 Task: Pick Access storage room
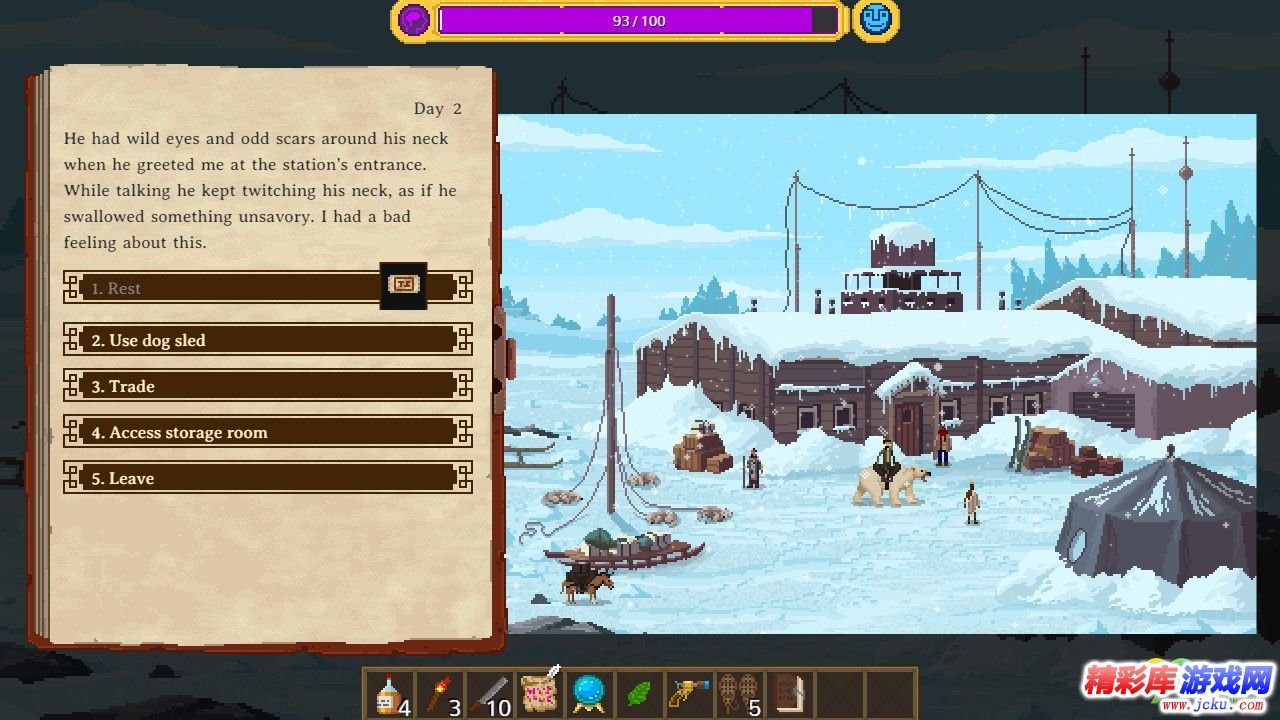[267, 432]
